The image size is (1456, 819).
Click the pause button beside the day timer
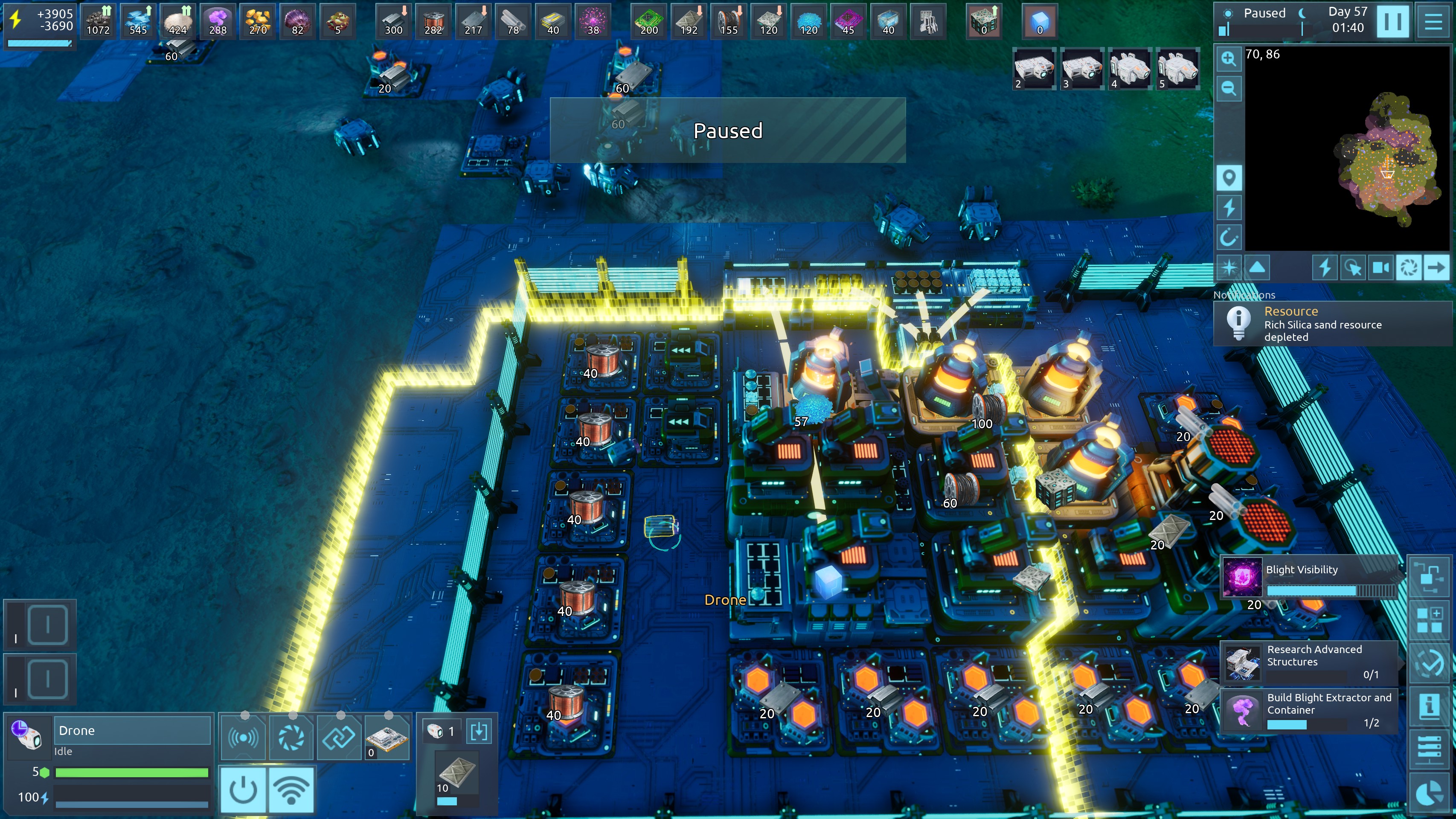(x=1392, y=21)
